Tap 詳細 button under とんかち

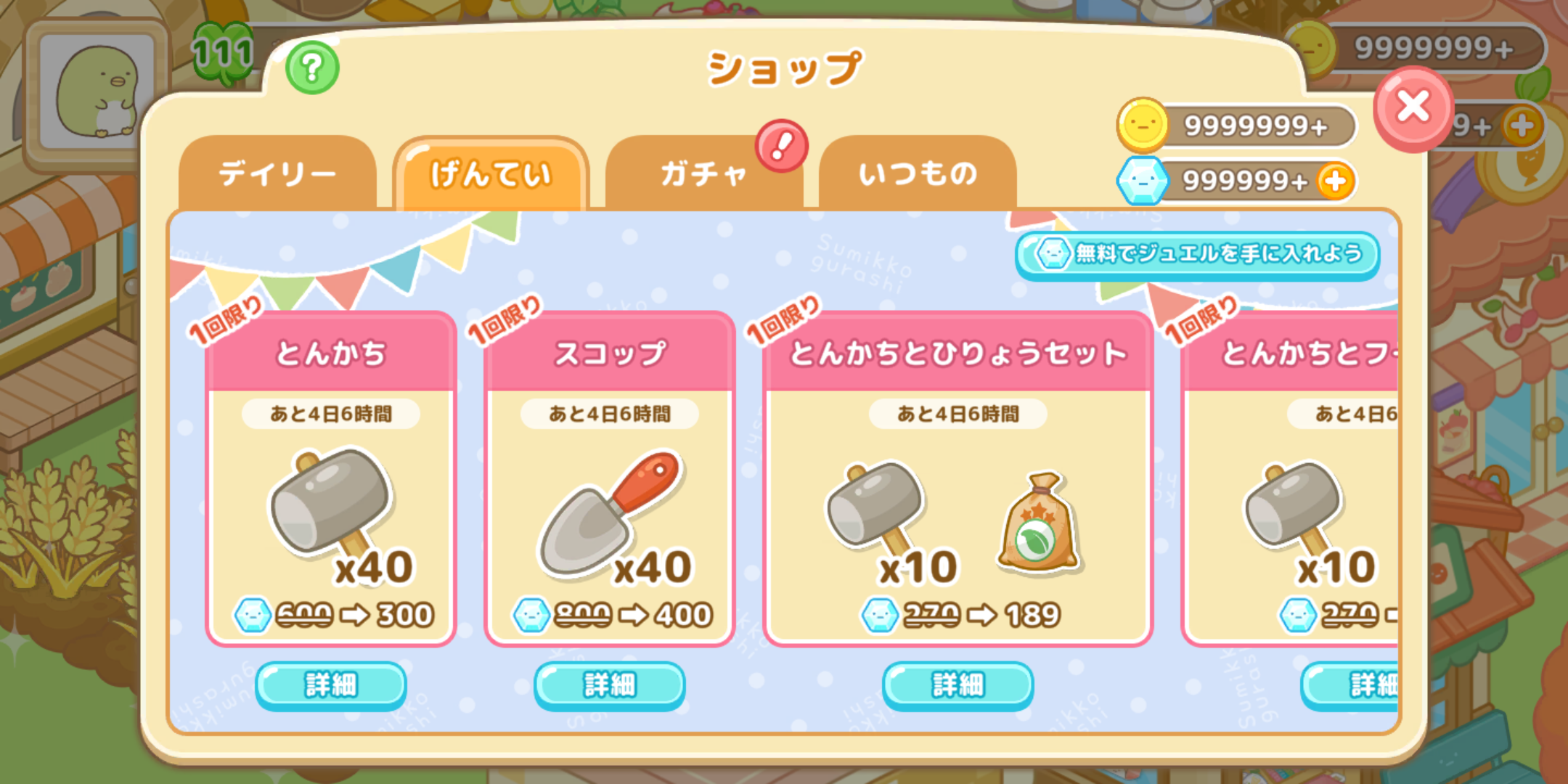pos(330,683)
